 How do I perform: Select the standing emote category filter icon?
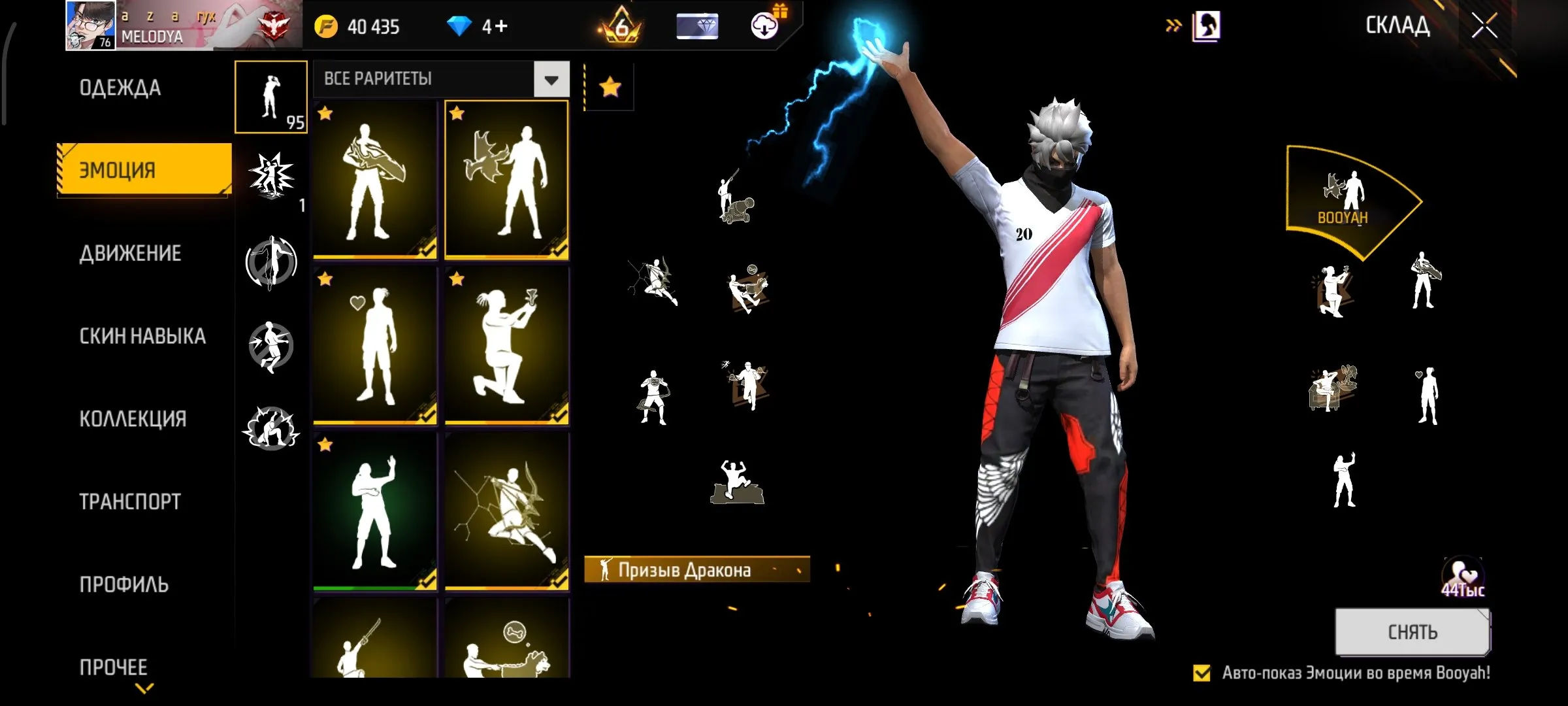(271, 98)
